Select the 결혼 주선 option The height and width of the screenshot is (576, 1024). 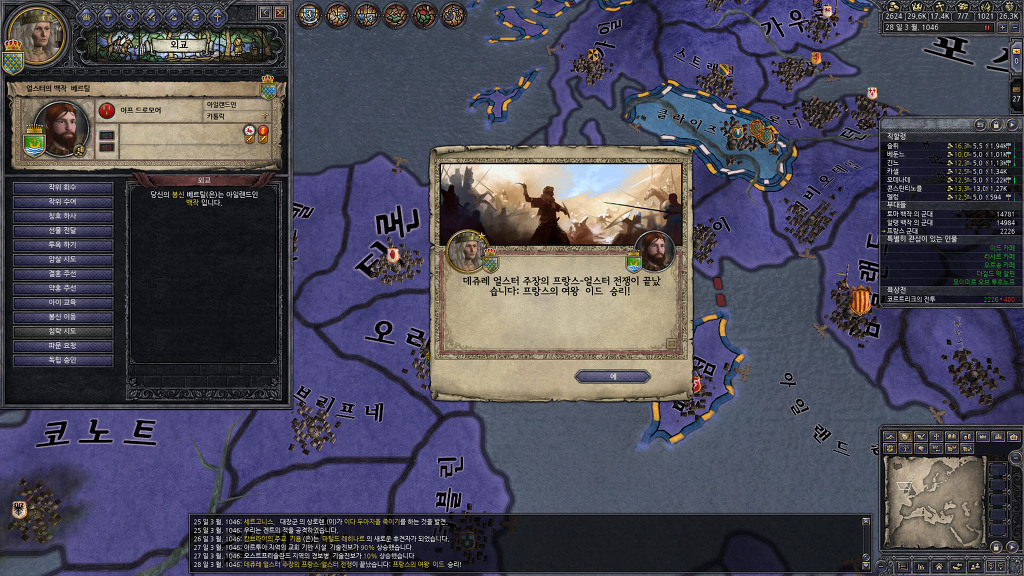pos(63,273)
